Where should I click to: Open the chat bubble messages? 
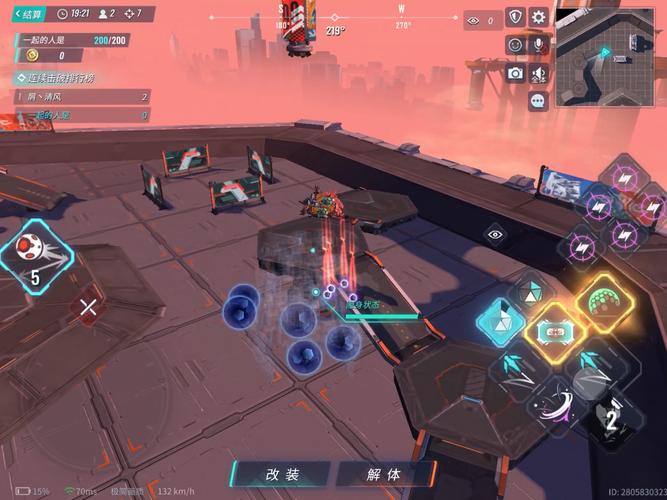coord(538,100)
